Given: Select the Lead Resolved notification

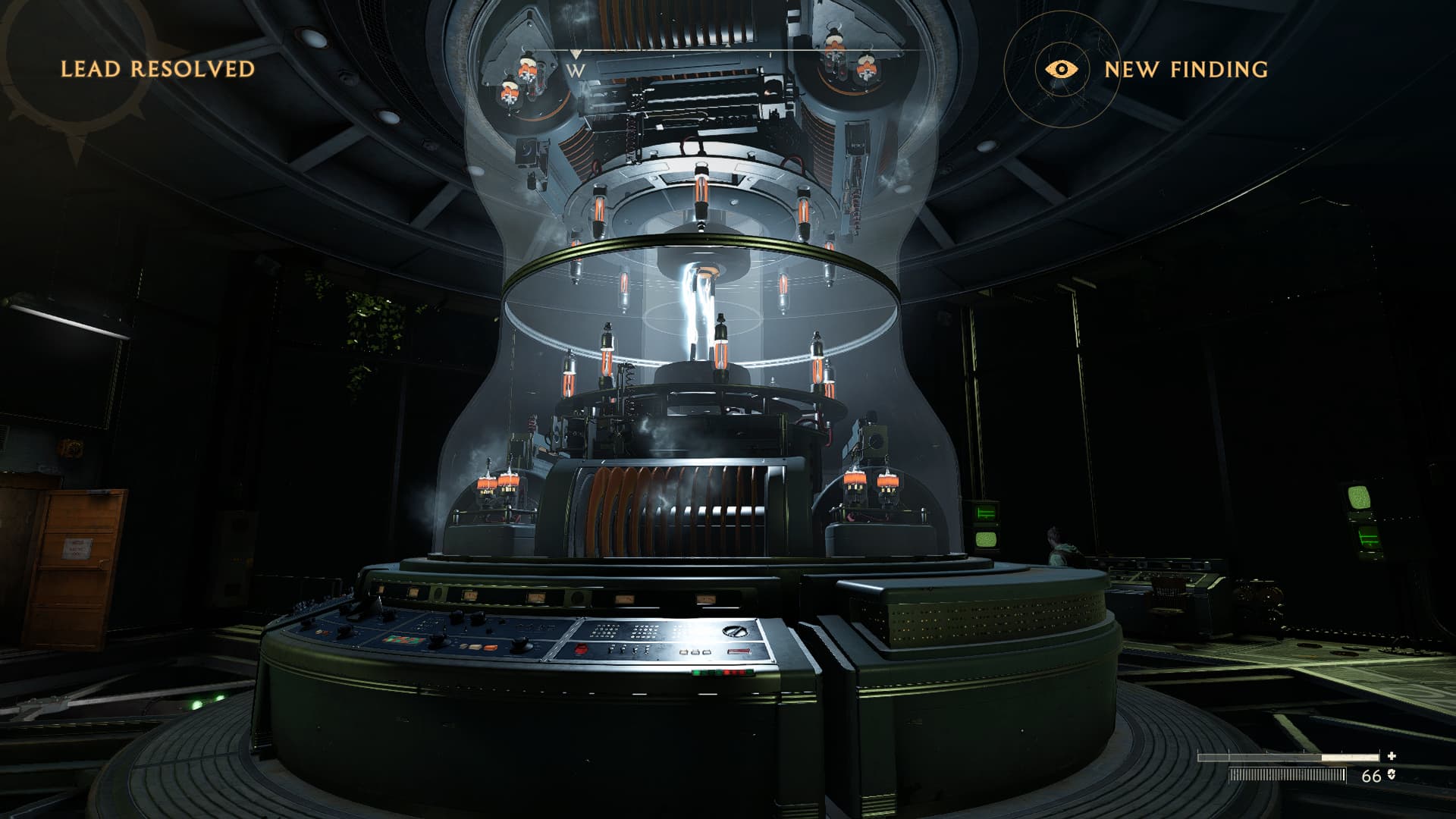Looking at the screenshot, I should point(158,69).
